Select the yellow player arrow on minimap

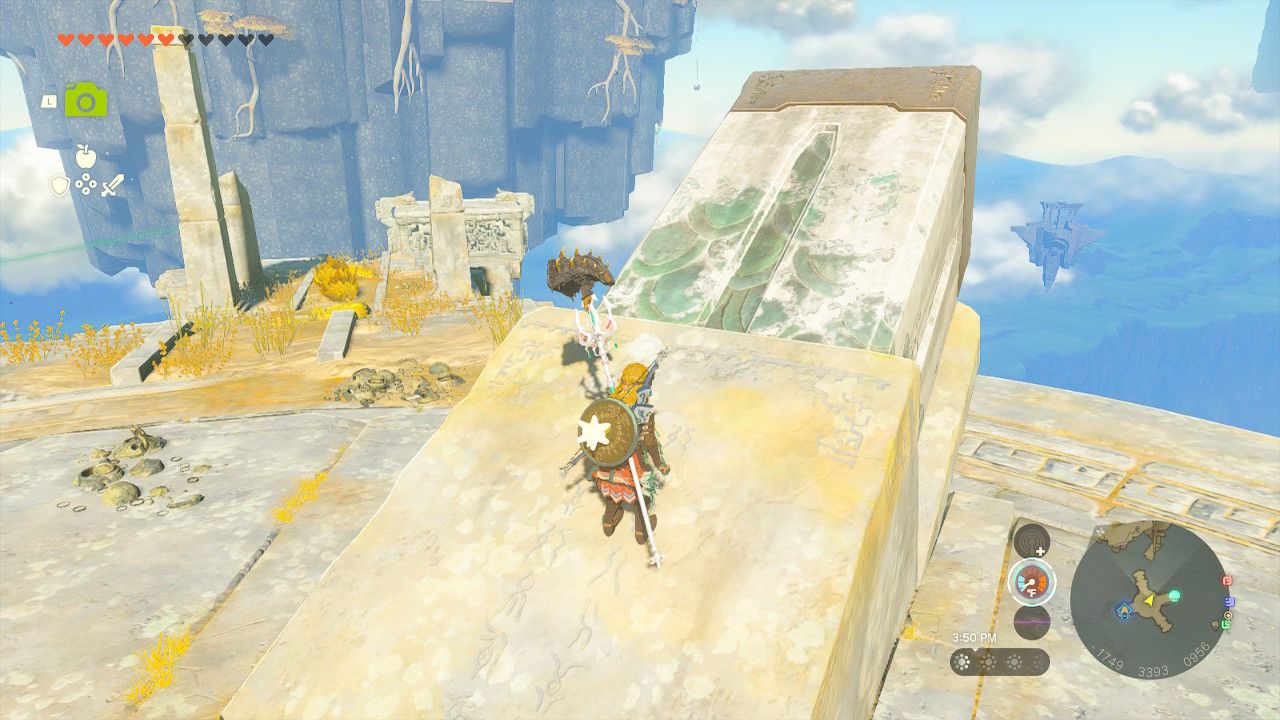point(1149,601)
